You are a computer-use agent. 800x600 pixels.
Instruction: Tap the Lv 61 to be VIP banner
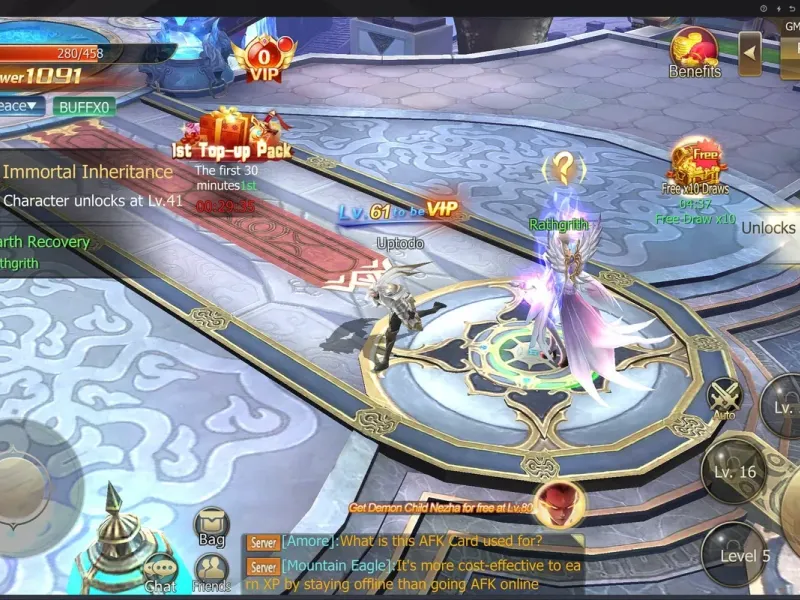tap(397, 210)
